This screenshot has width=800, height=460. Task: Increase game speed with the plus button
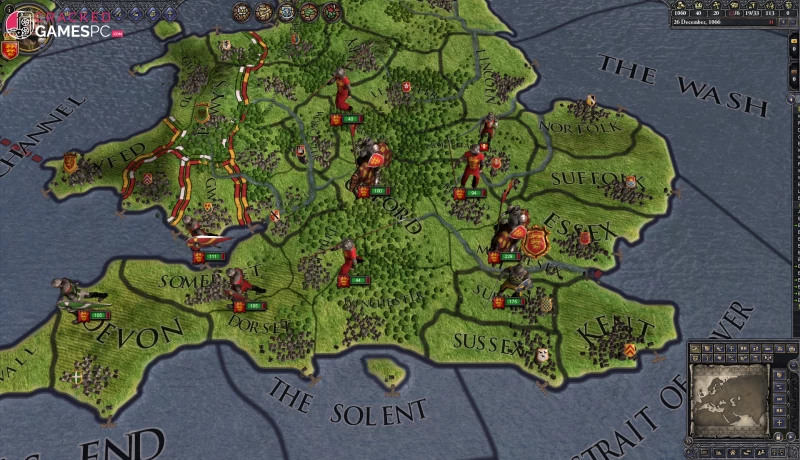(784, 22)
